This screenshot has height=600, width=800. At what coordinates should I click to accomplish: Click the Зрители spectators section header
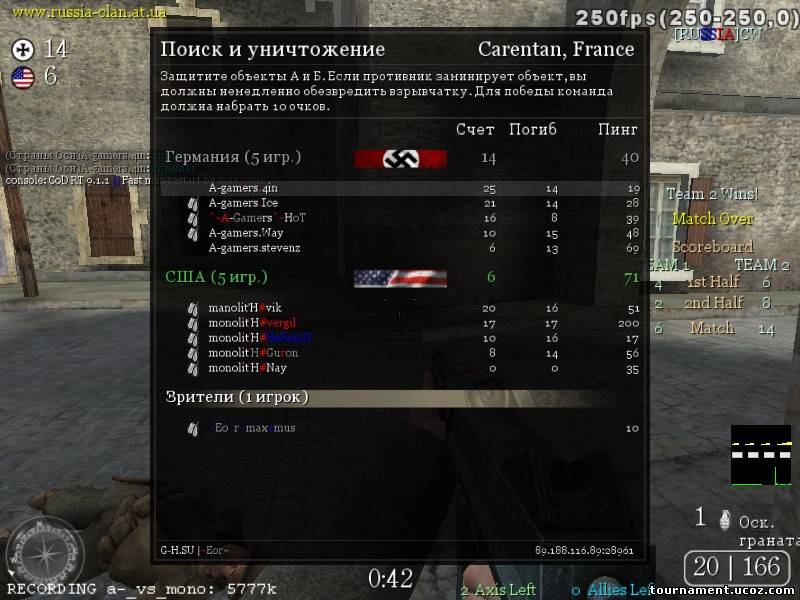click(237, 397)
